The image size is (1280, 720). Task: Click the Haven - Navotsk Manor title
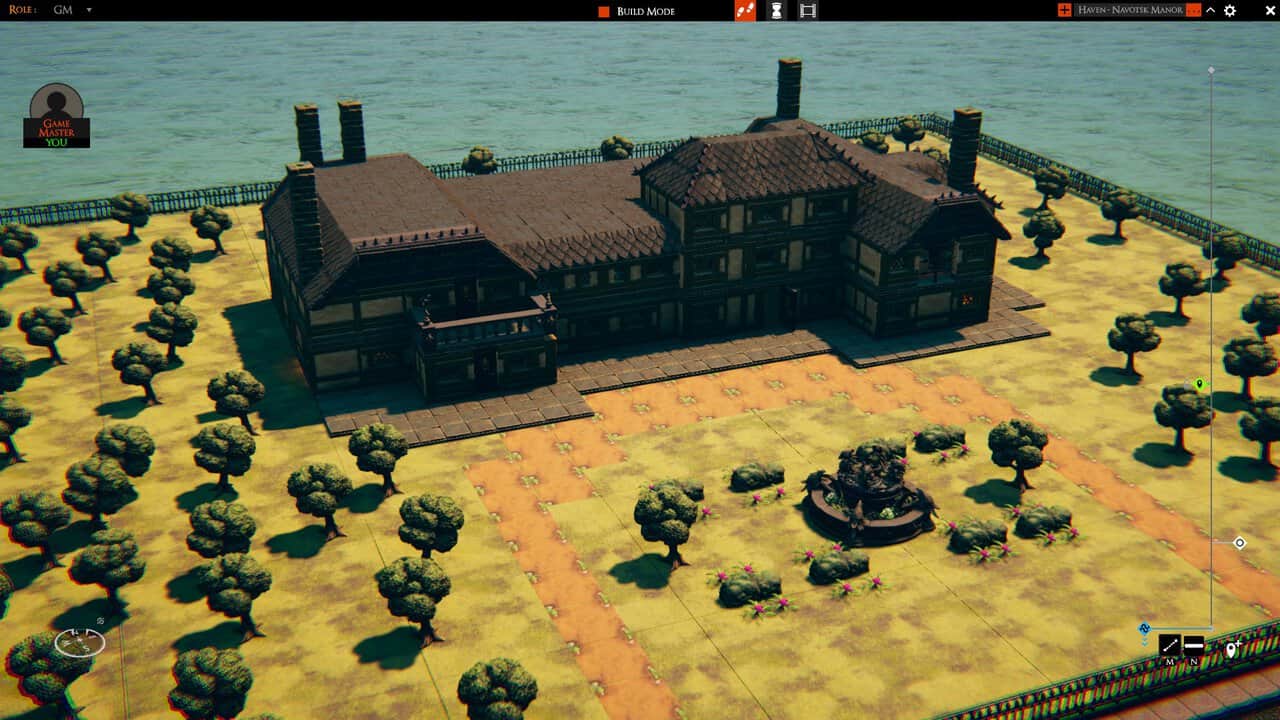click(1131, 10)
